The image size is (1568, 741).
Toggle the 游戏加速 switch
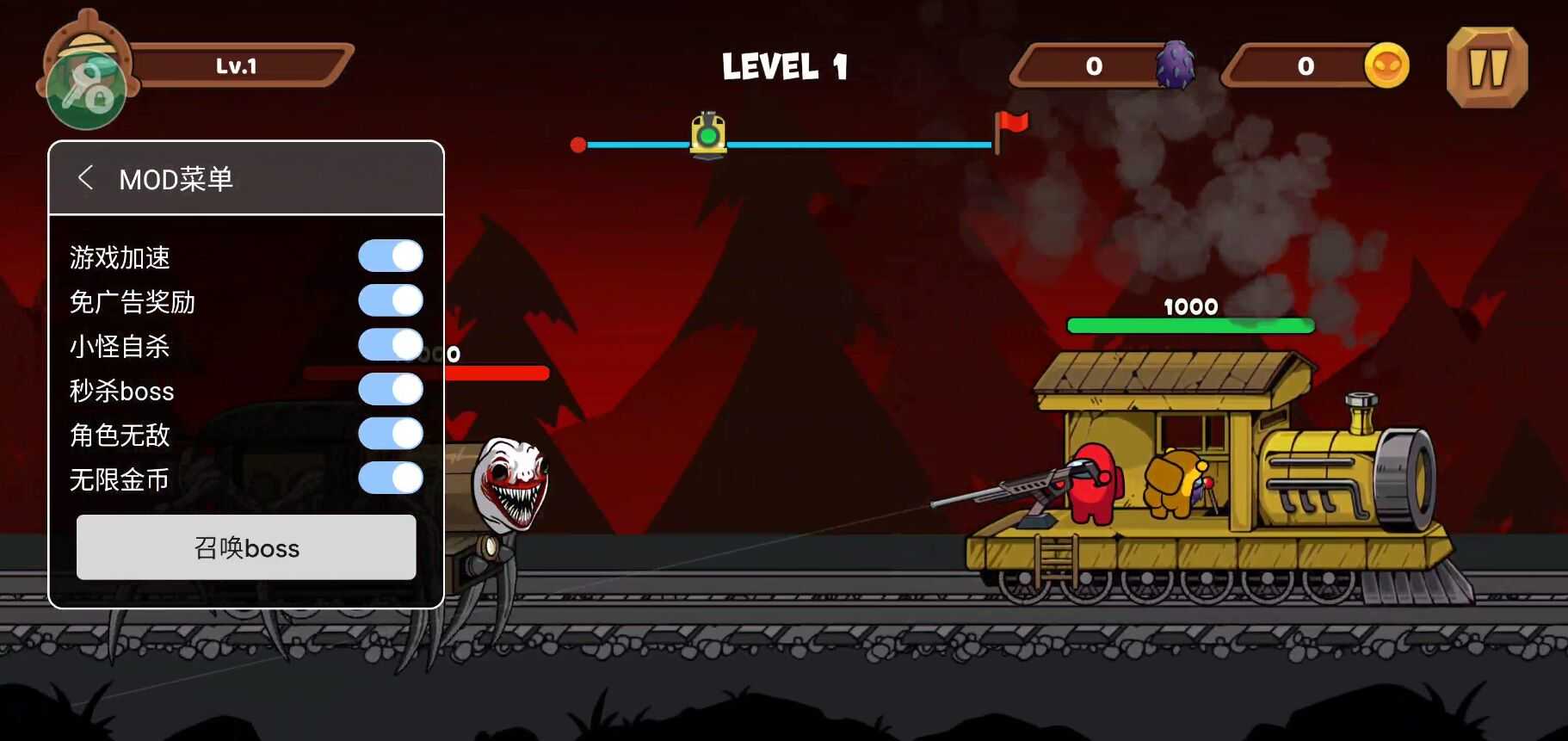(391, 256)
